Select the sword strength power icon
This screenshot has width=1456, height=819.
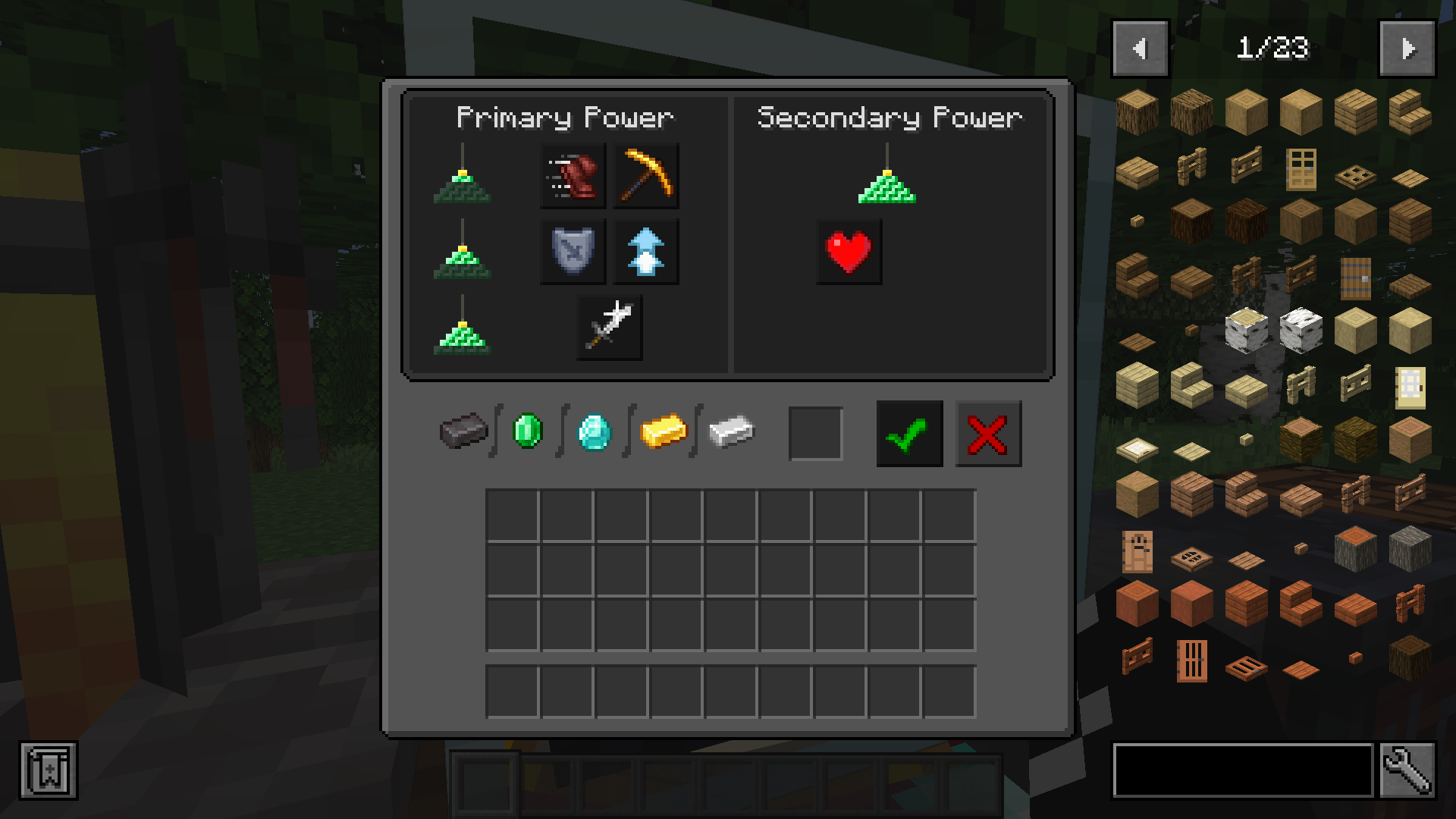608,326
